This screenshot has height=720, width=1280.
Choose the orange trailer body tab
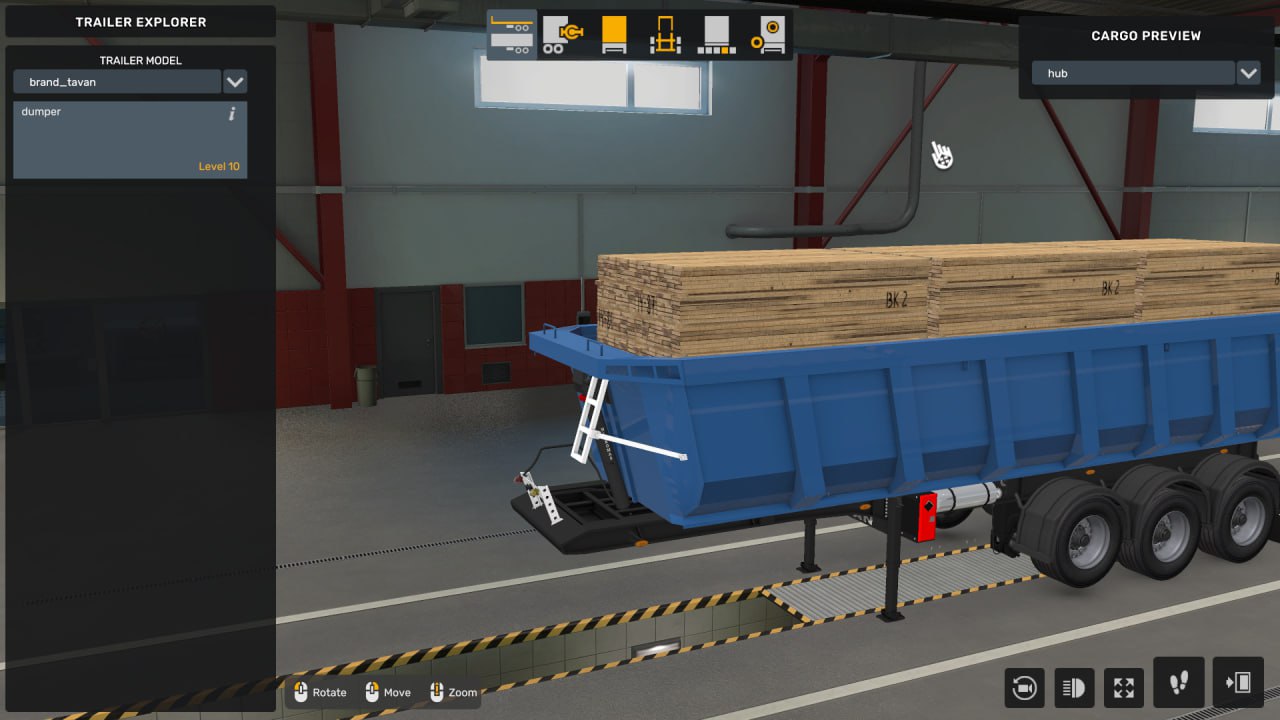point(614,35)
